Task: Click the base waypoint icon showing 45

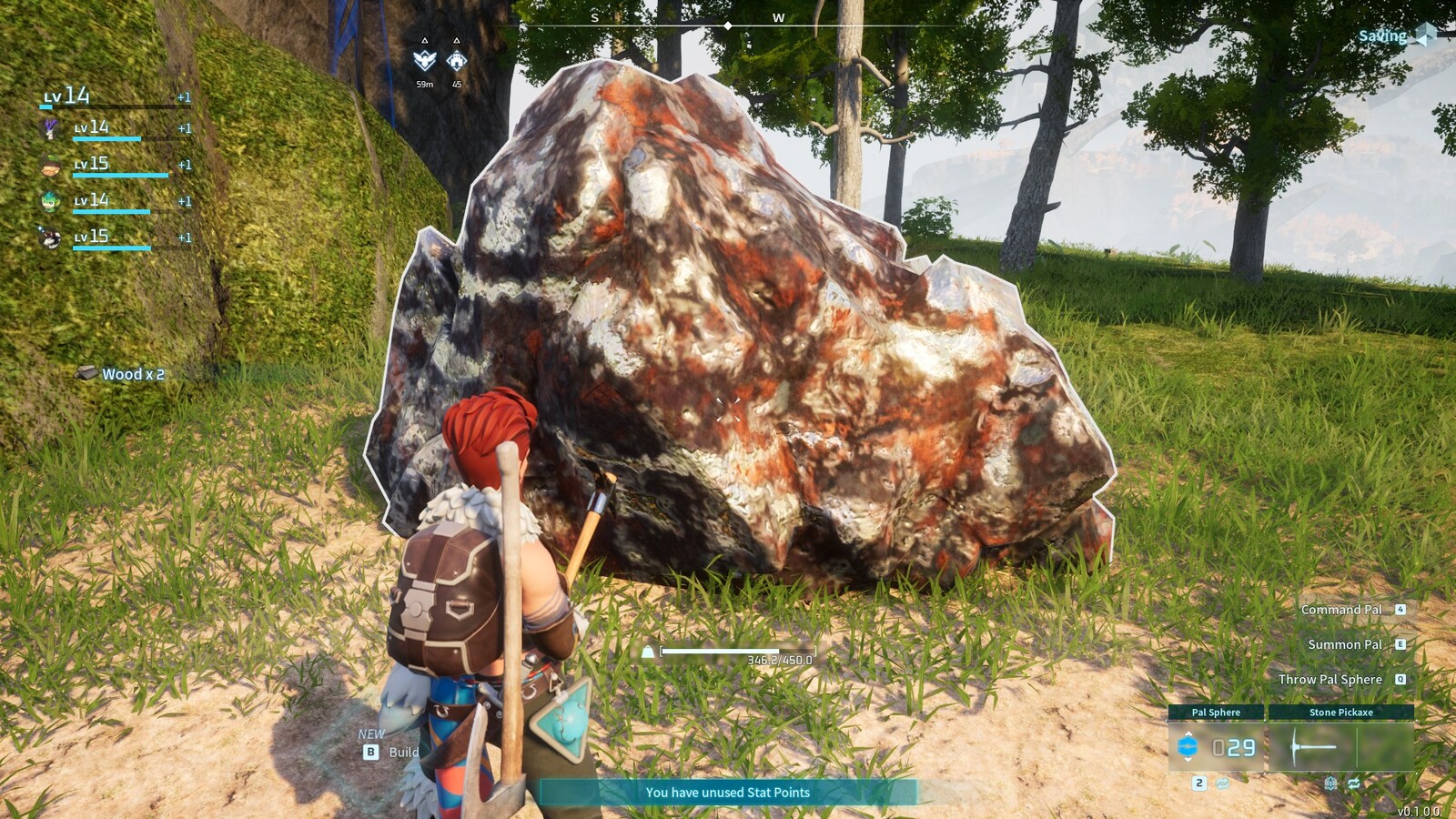Action: (x=456, y=60)
